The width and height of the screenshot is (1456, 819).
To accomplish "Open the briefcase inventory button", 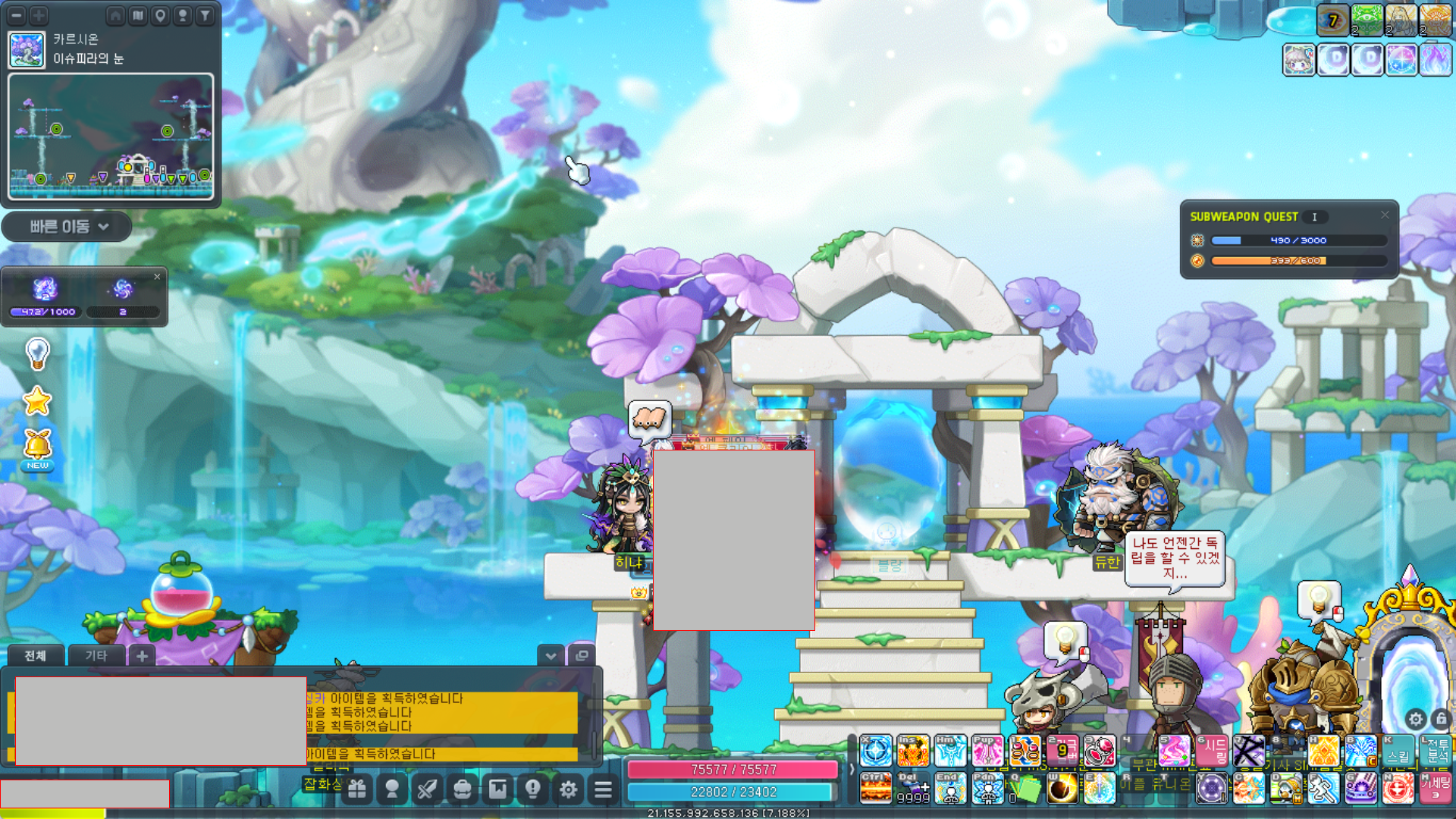I will tap(462, 789).
